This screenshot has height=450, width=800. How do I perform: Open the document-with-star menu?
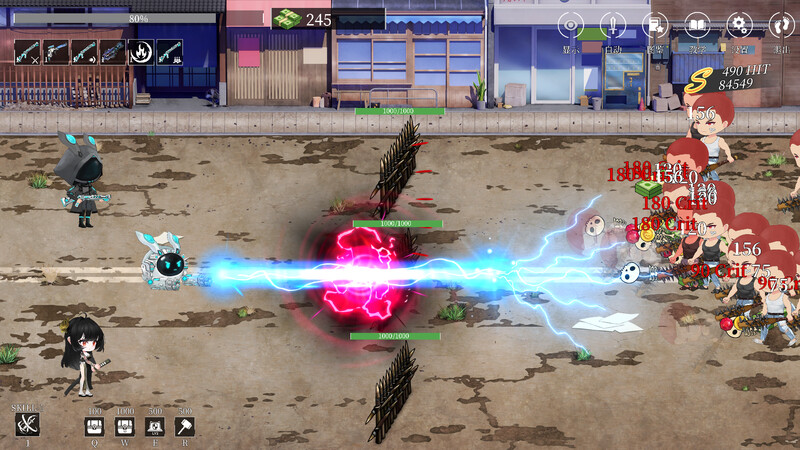pyautogui.click(x=655, y=25)
